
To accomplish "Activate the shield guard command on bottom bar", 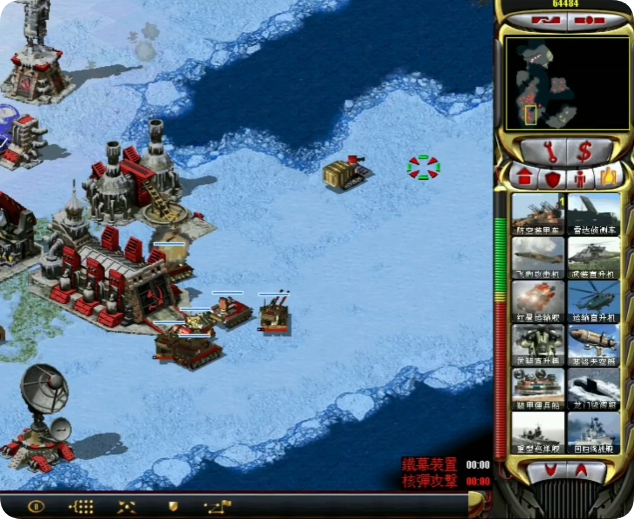I will coord(173,506).
